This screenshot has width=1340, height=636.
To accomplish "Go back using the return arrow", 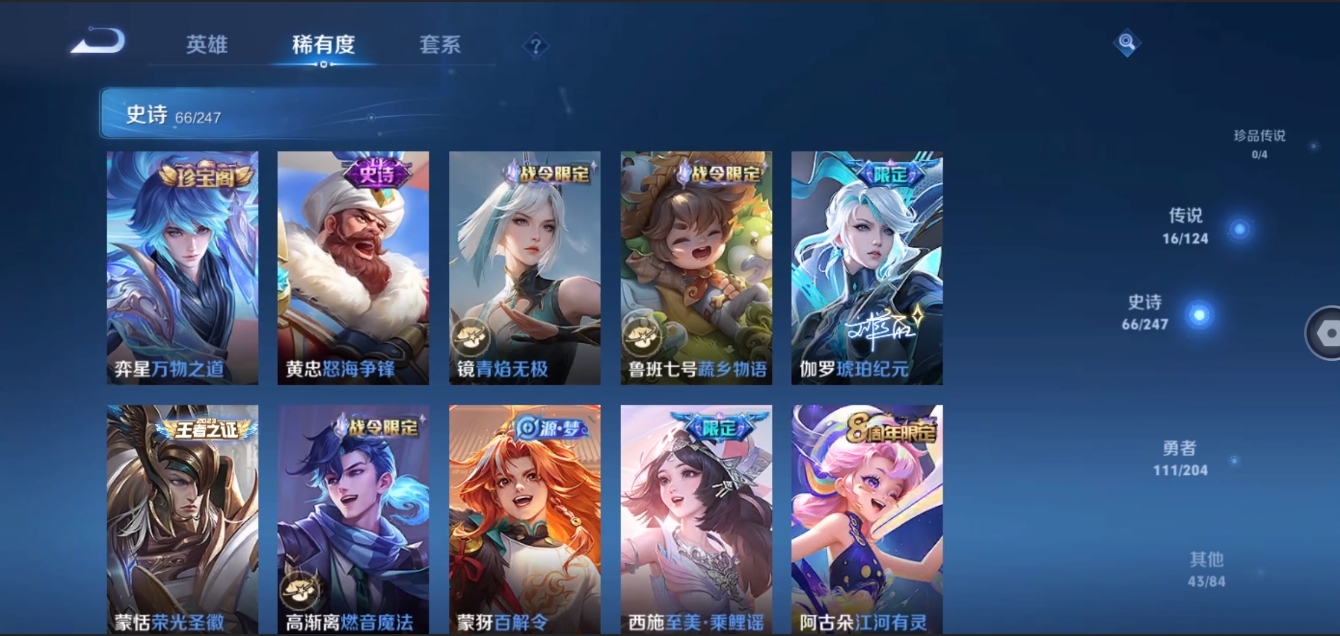I will tap(98, 43).
